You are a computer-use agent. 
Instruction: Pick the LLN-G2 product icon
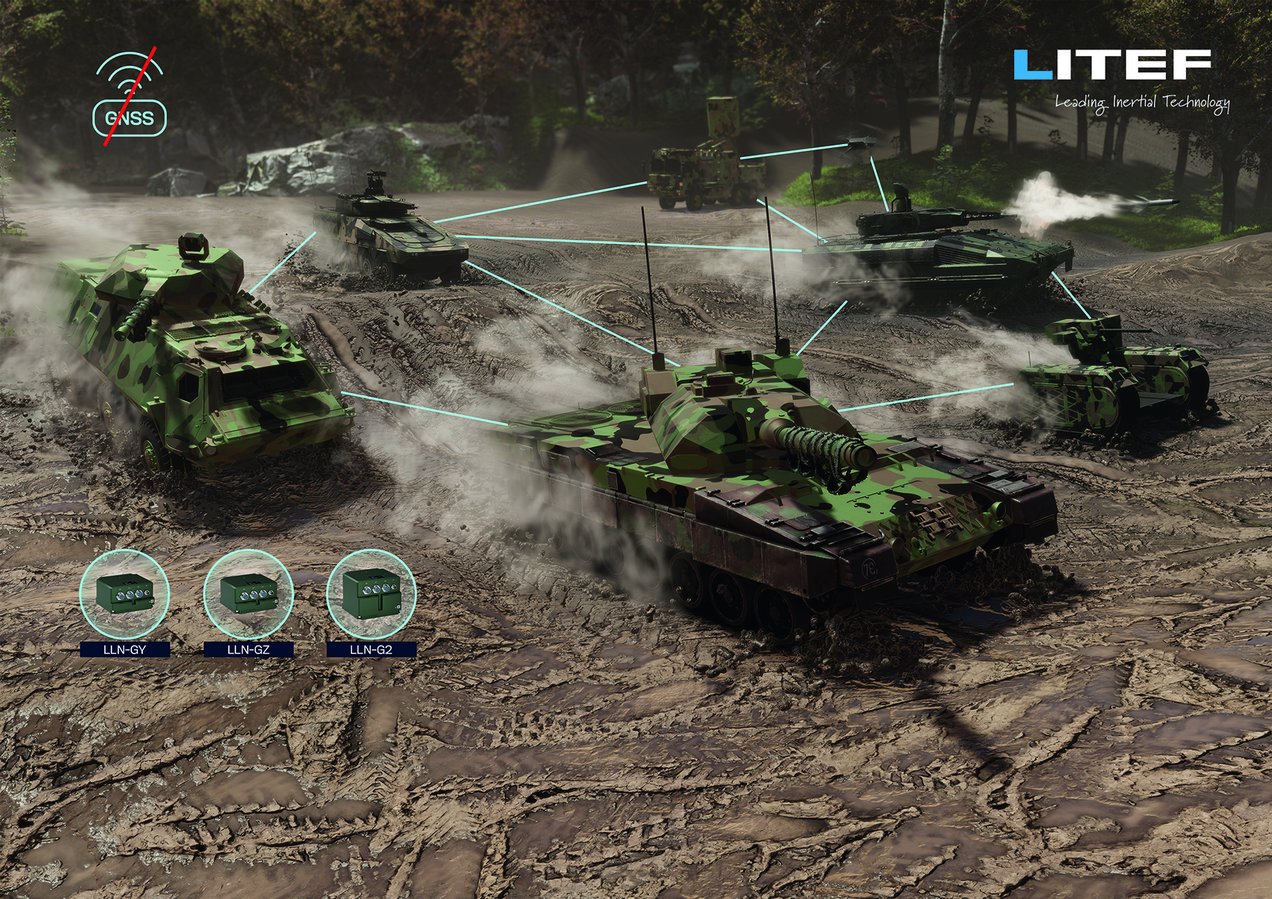tap(371, 594)
